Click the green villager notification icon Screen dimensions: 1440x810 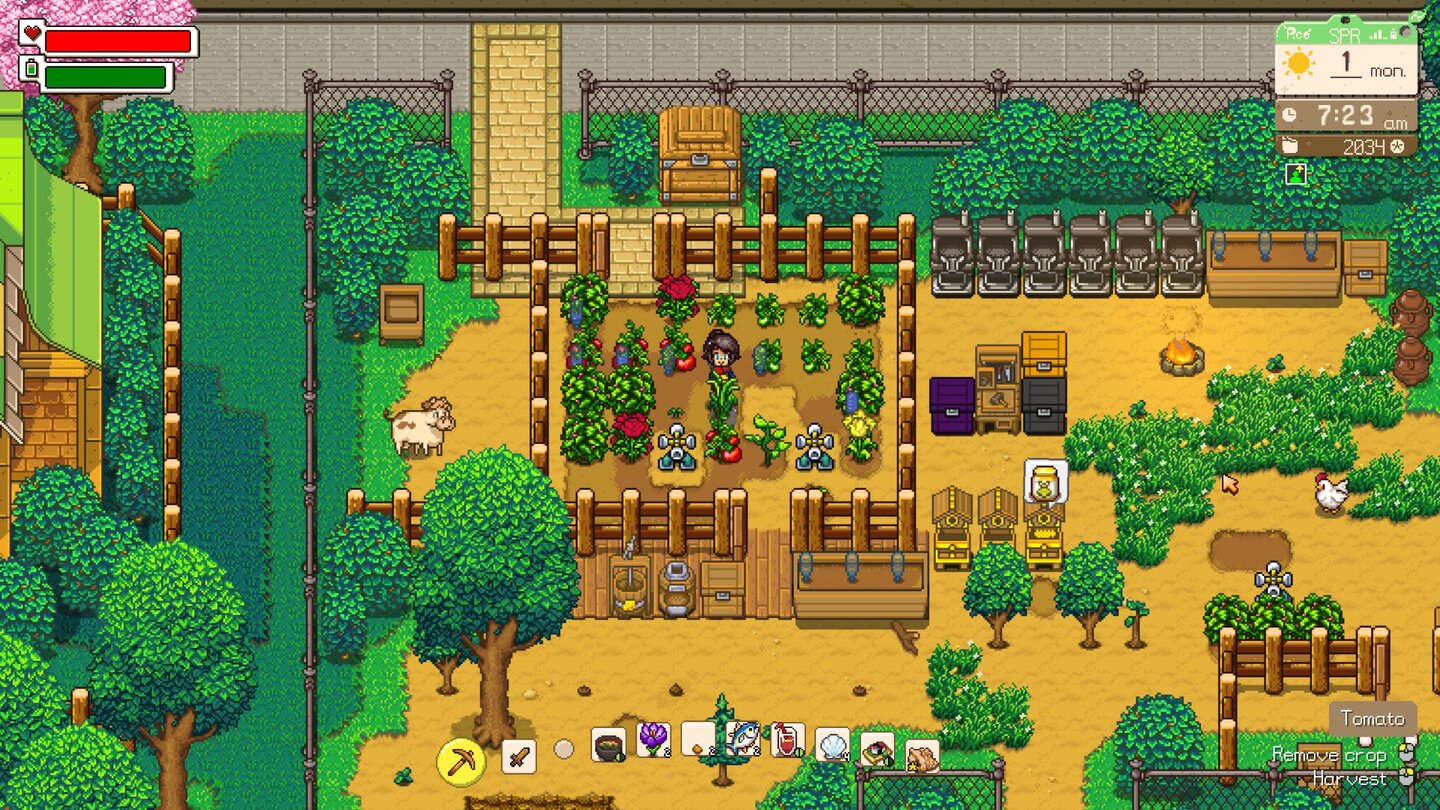tap(1295, 172)
